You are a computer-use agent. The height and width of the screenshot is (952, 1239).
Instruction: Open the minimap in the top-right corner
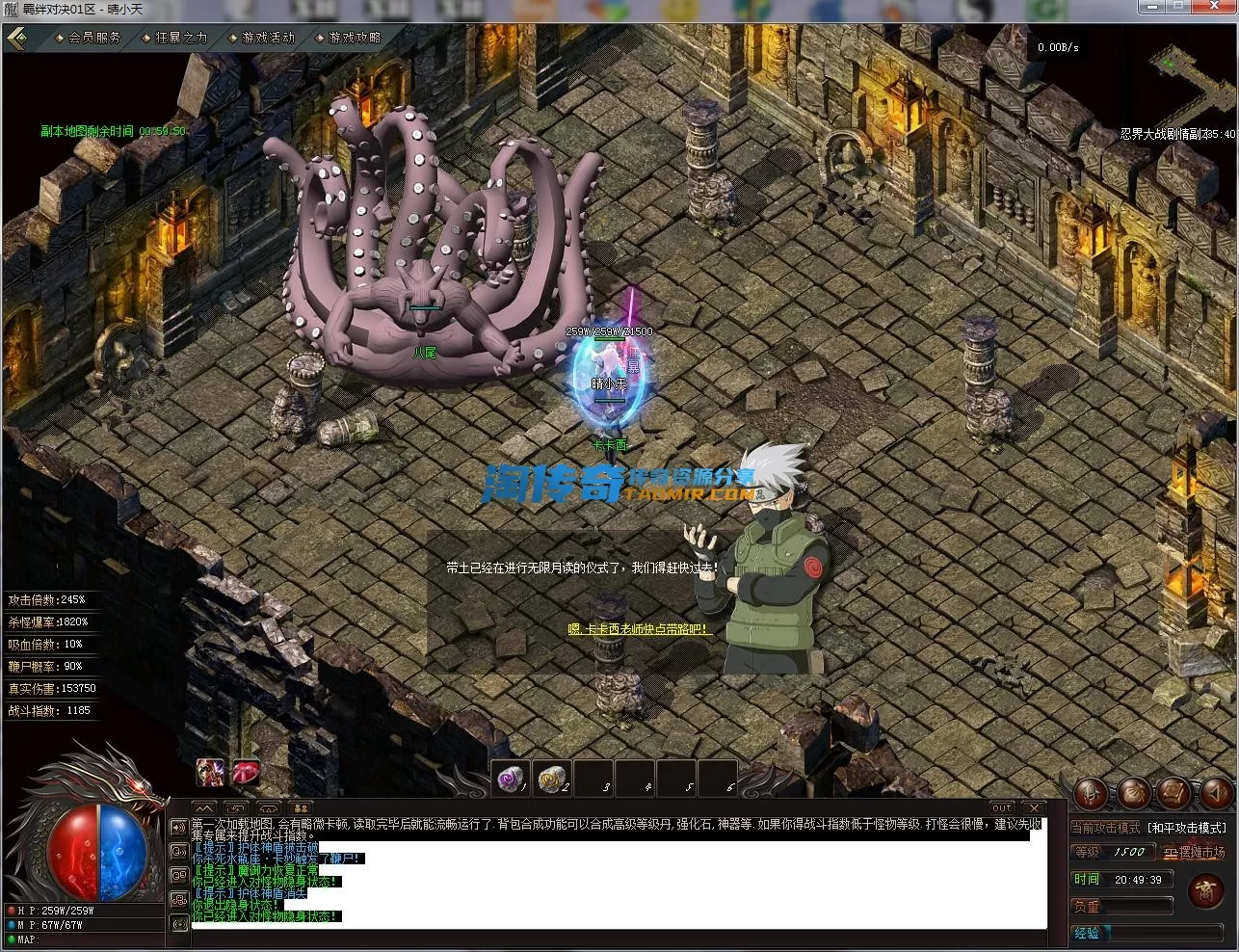1195,82
